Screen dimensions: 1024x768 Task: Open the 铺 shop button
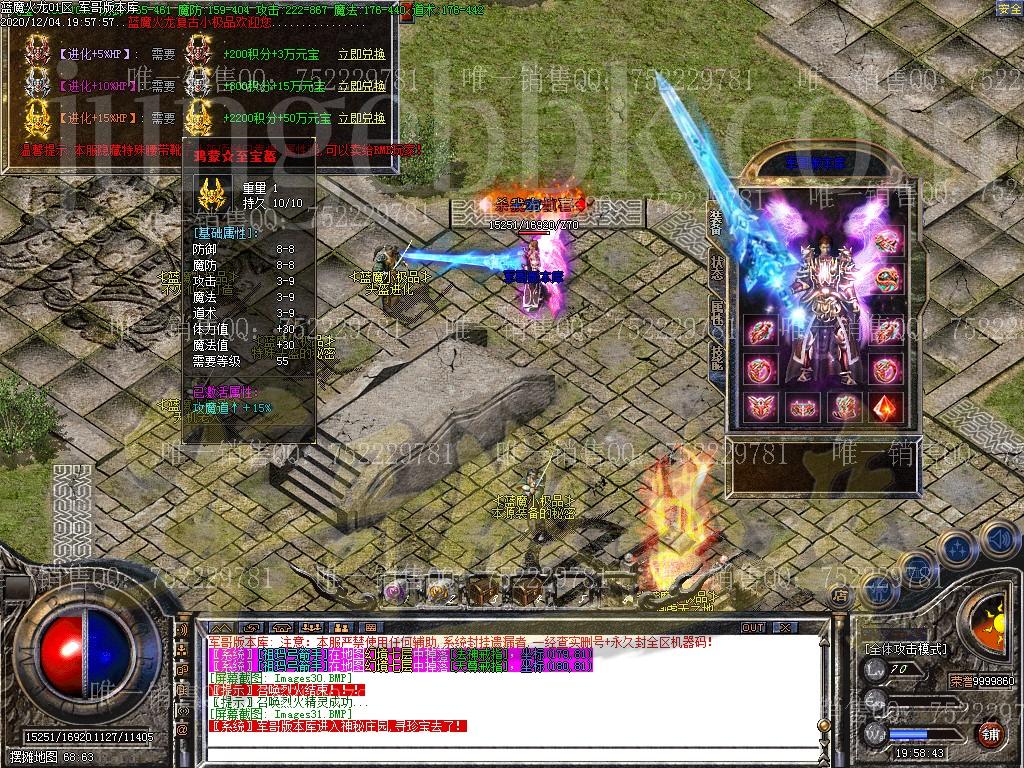click(x=989, y=734)
